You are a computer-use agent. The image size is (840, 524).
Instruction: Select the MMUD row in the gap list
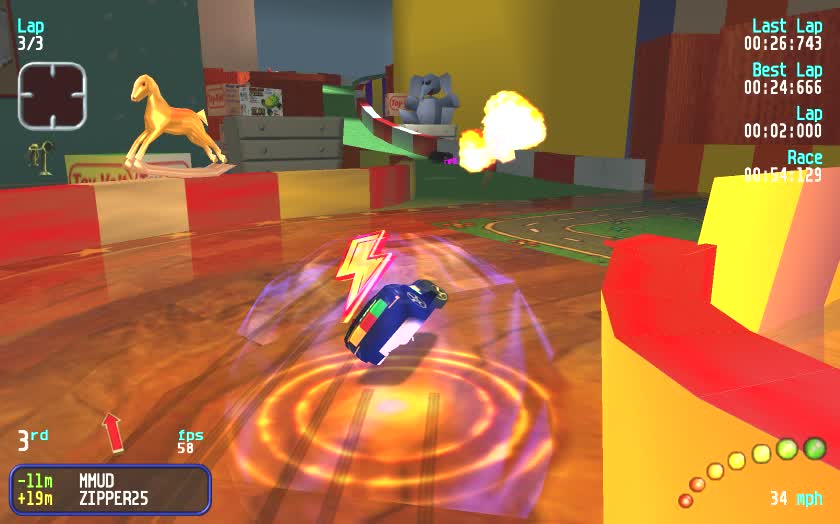pos(110,480)
